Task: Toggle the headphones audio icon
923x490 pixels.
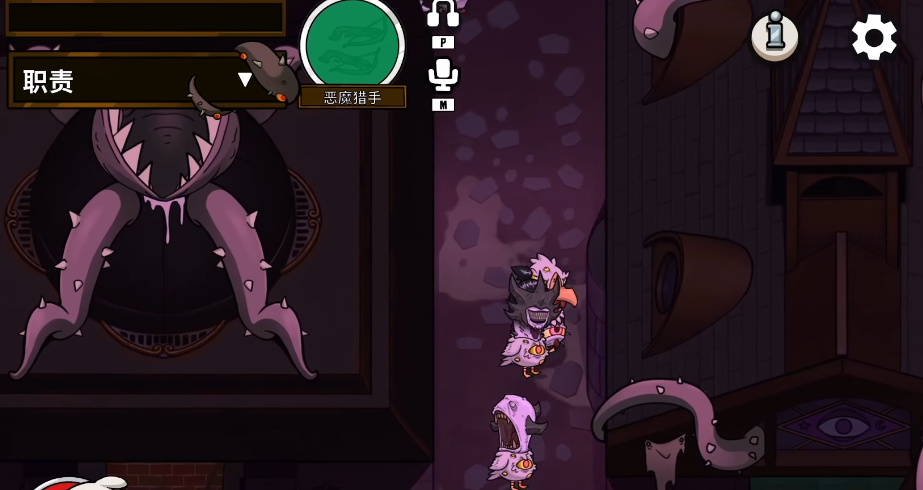Action: (443, 14)
